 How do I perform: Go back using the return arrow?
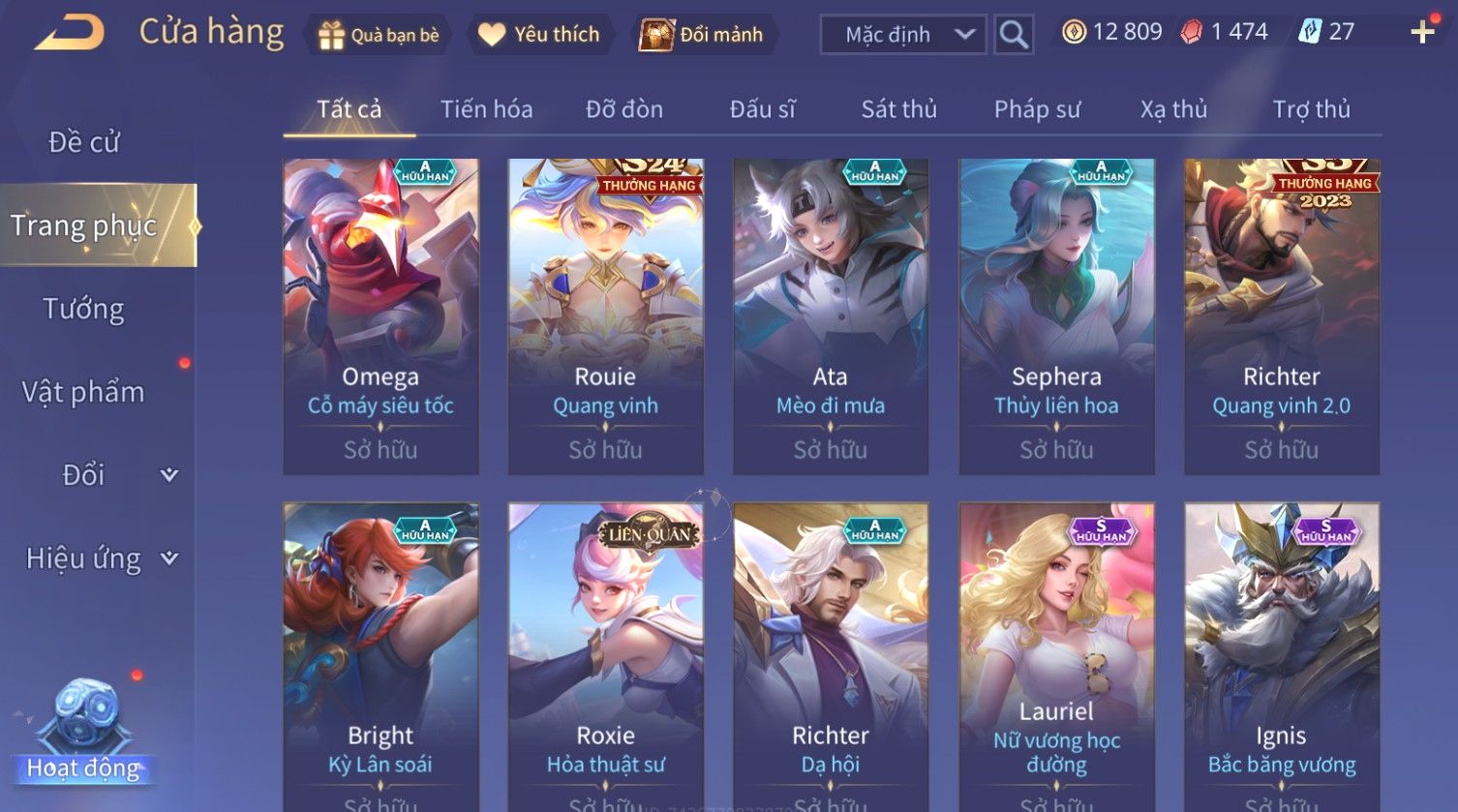(x=70, y=33)
